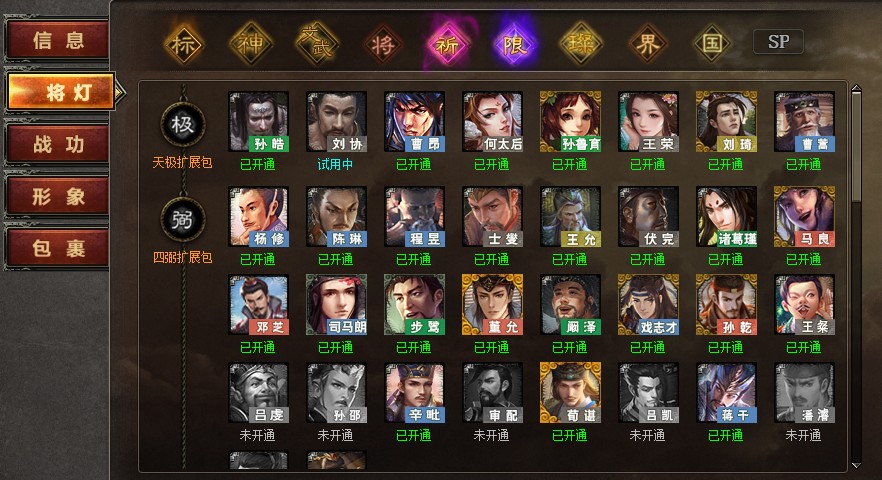This screenshot has width=882, height=480.
Task: Switch to the 战功 tab
Action: coord(57,143)
